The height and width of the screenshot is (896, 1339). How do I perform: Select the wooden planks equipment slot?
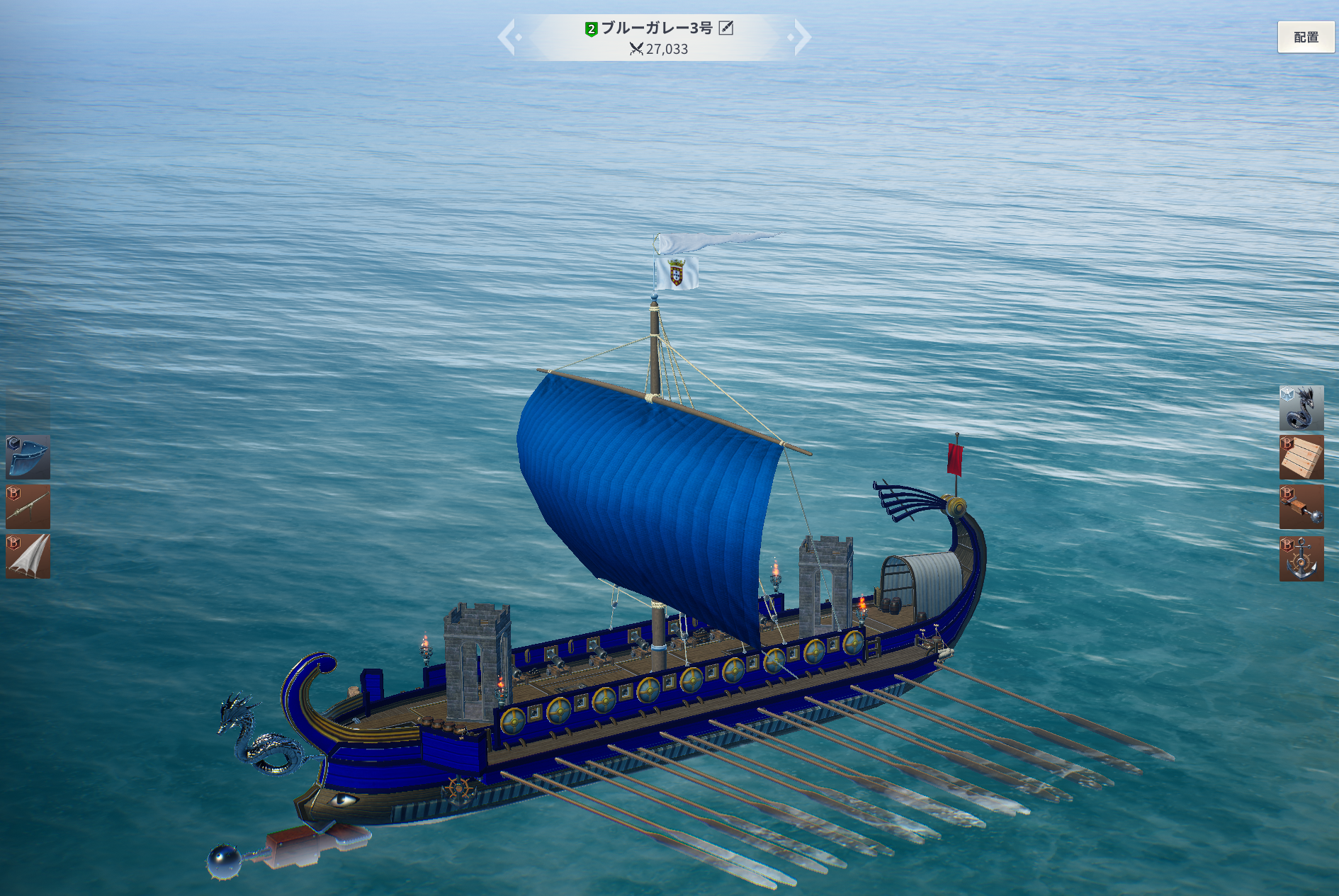(x=1301, y=458)
